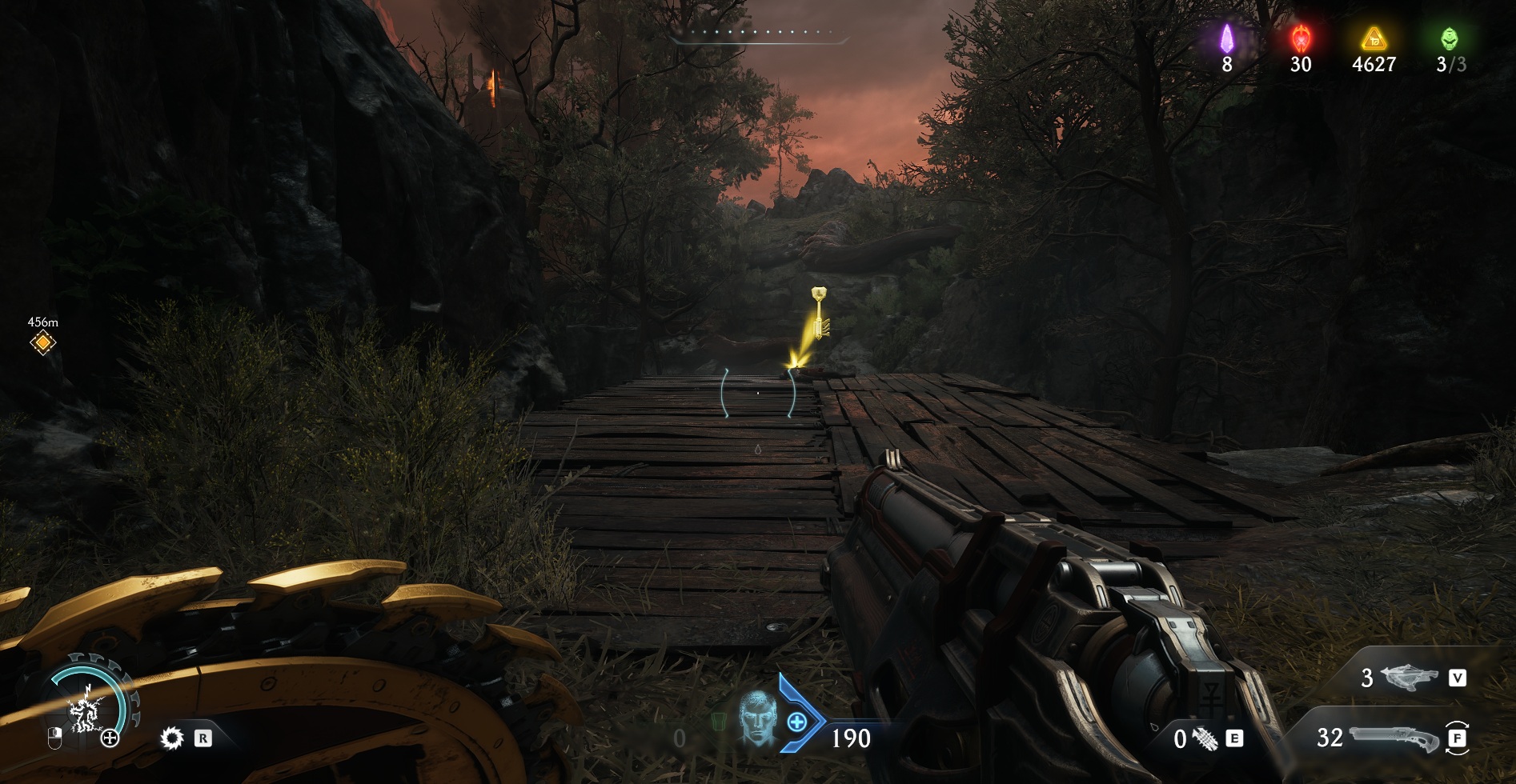Viewport: 1516px width, 784px height.
Task: Click the red ruby currency icon
Action: (x=1301, y=38)
